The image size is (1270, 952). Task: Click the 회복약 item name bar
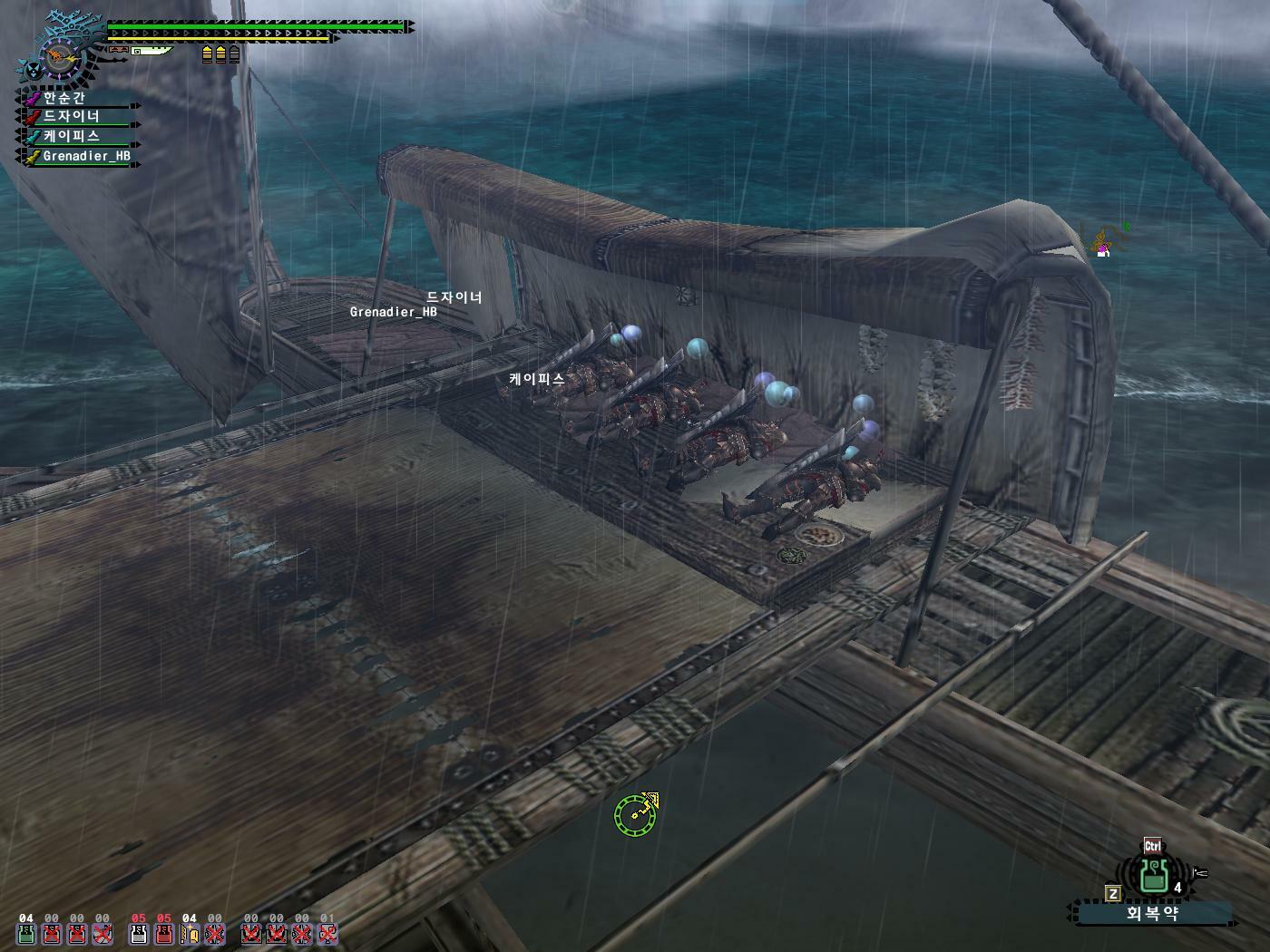[x=1152, y=913]
